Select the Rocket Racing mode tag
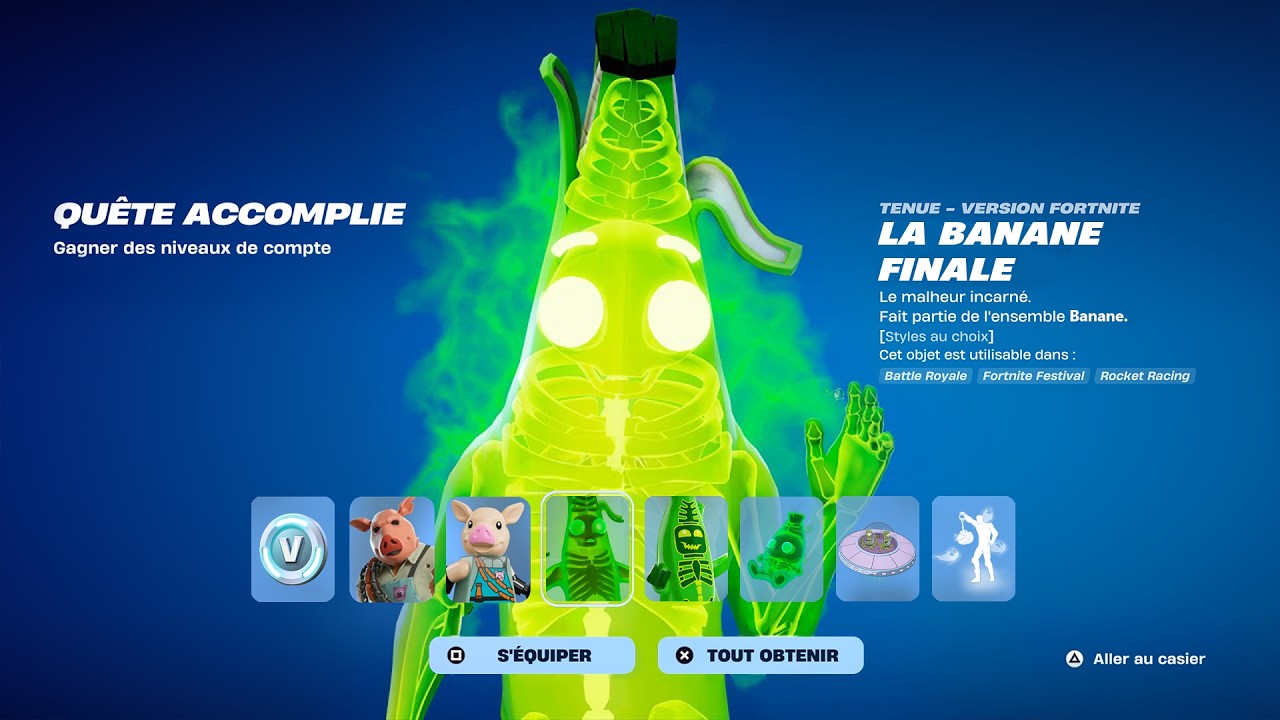The width and height of the screenshot is (1280, 720). [1145, 376]
